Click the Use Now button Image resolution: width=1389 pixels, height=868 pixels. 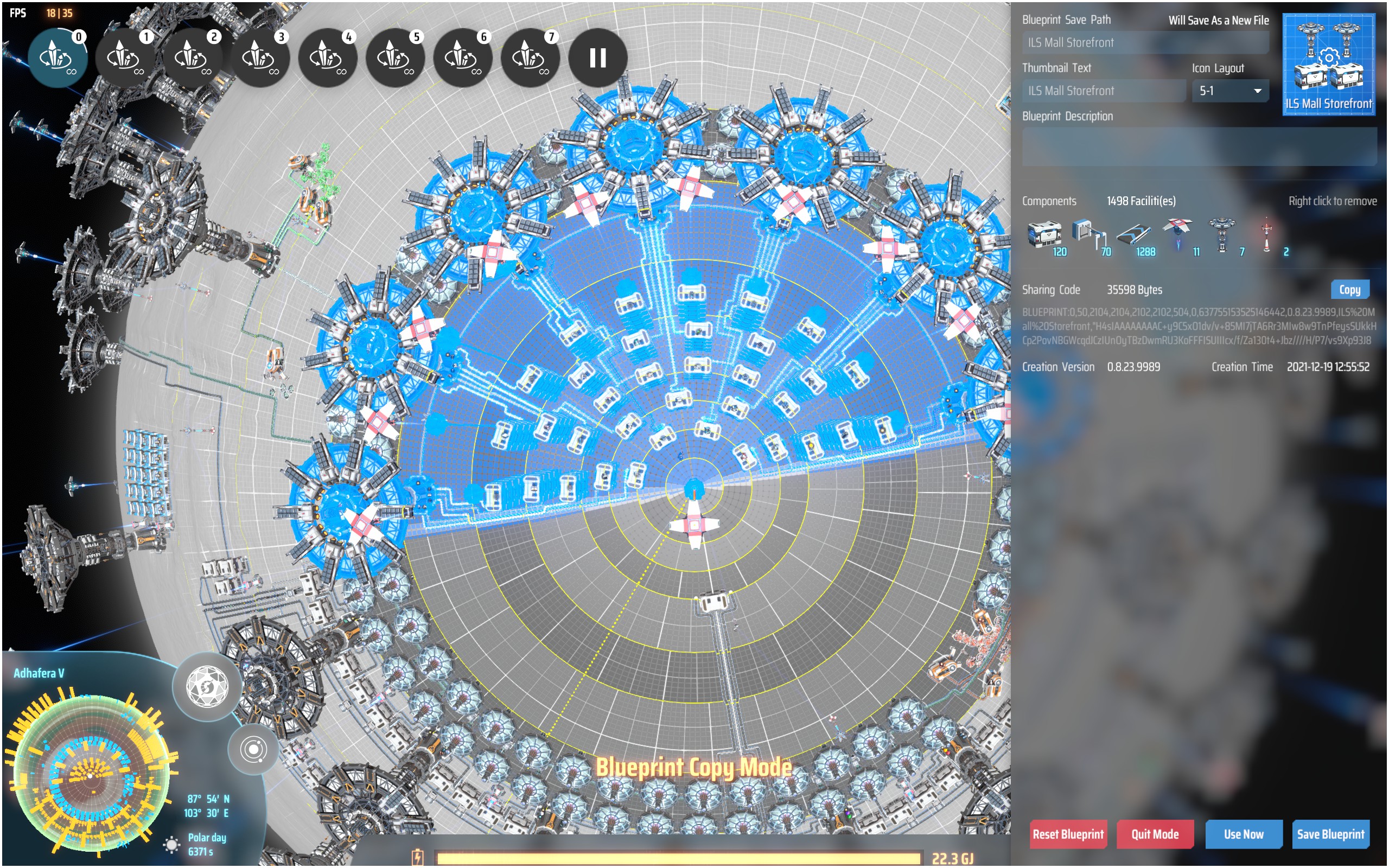click(1243, 834)
